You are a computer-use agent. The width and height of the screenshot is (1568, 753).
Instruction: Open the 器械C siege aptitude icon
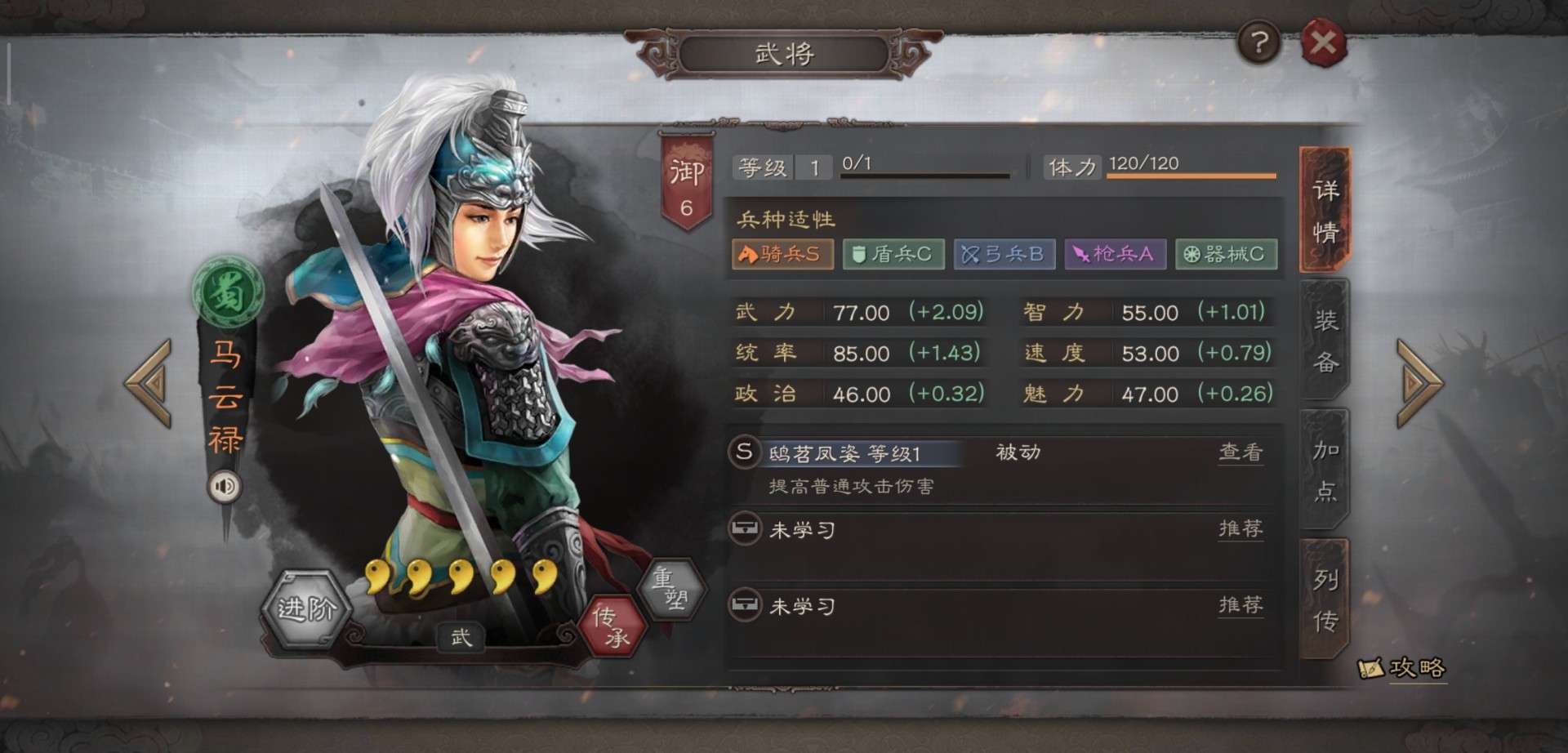click(x=1226, y=254)
